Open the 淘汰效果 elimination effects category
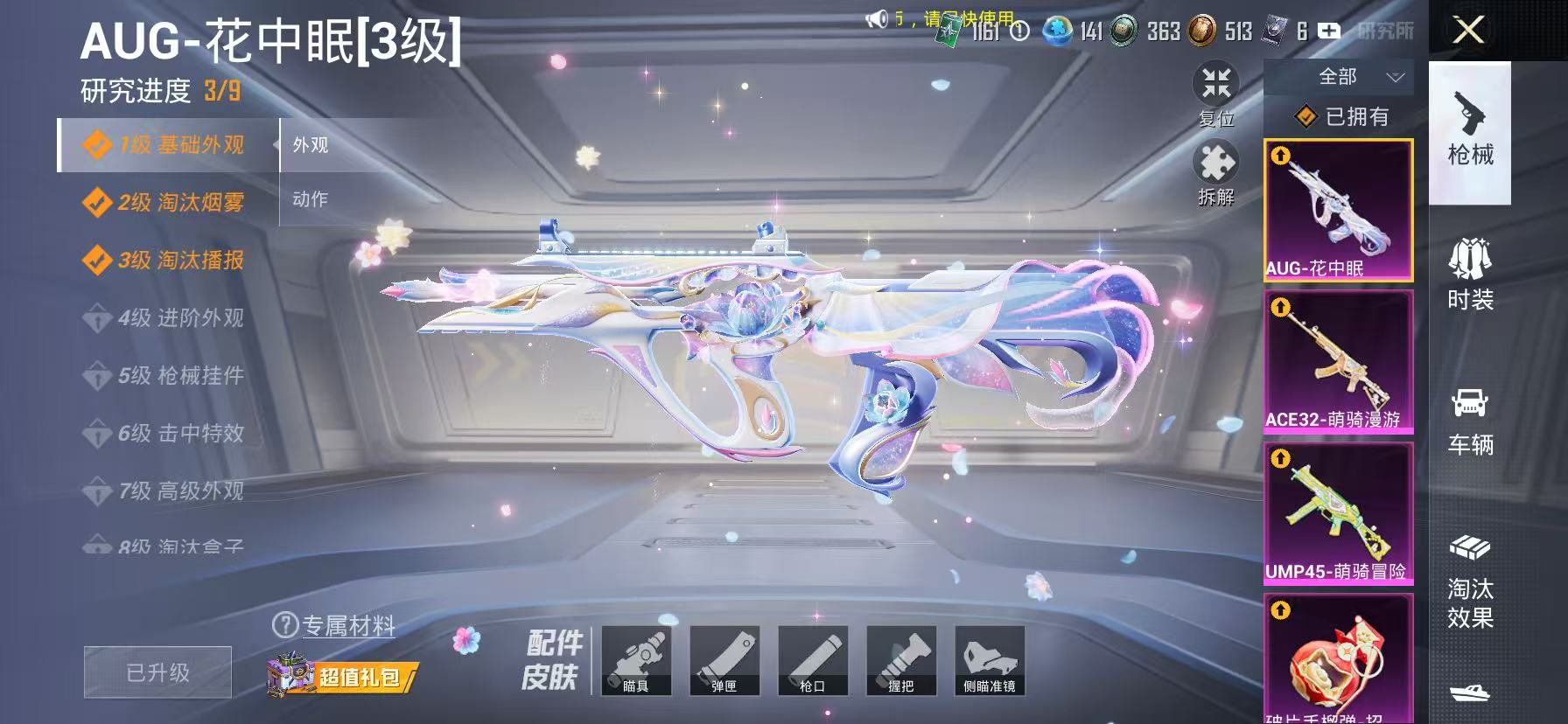The height and width of the screenshot is (724, 1568). pyautogui.click(x=1469, y=577)
